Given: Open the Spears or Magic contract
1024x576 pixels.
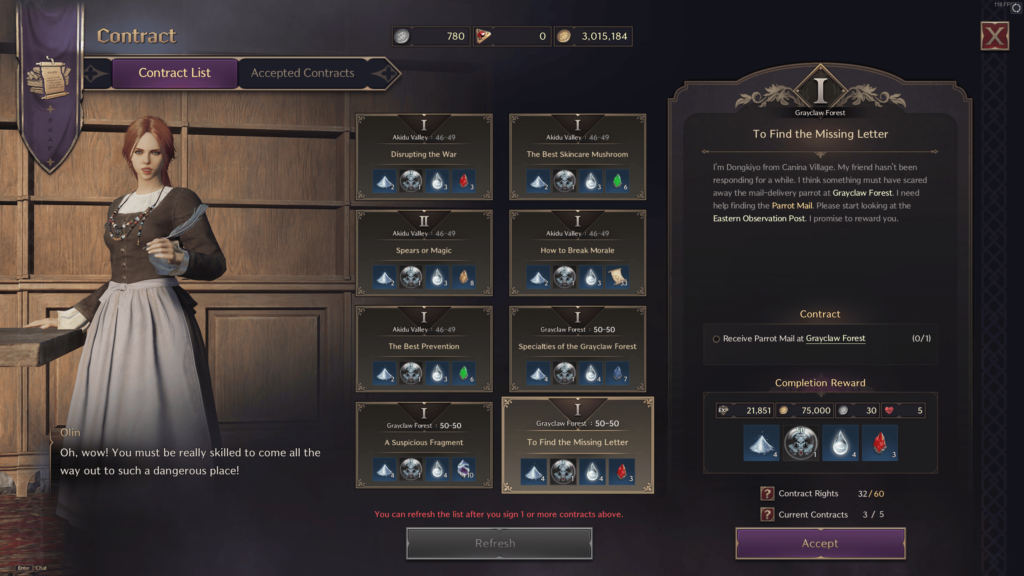Looking at the screenshot, I should [424, 251].
